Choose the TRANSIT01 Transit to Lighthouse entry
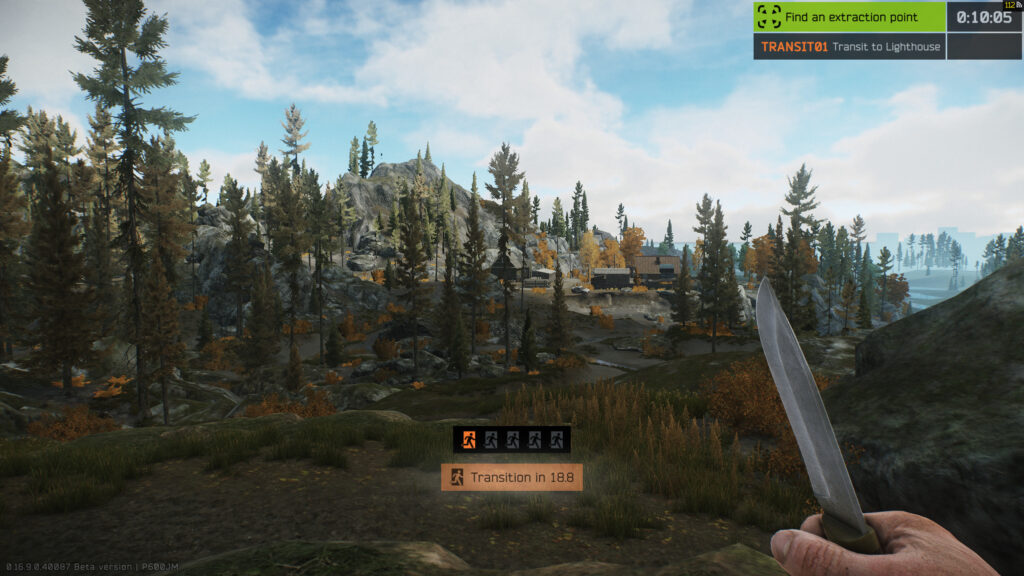This screenshot has width=1024, height=576. click(849, 47)
